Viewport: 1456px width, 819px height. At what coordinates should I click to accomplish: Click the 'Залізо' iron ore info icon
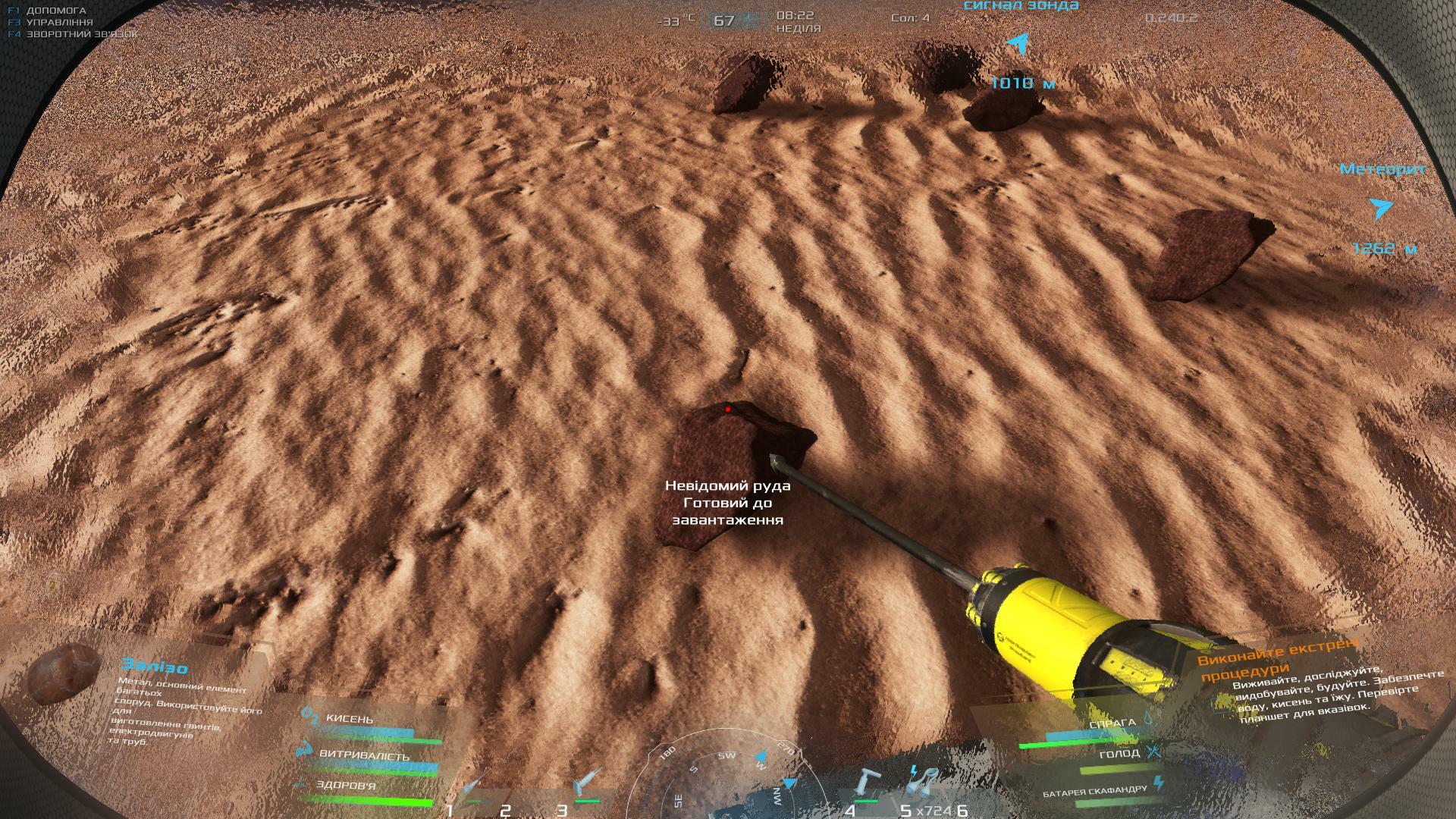64,673
